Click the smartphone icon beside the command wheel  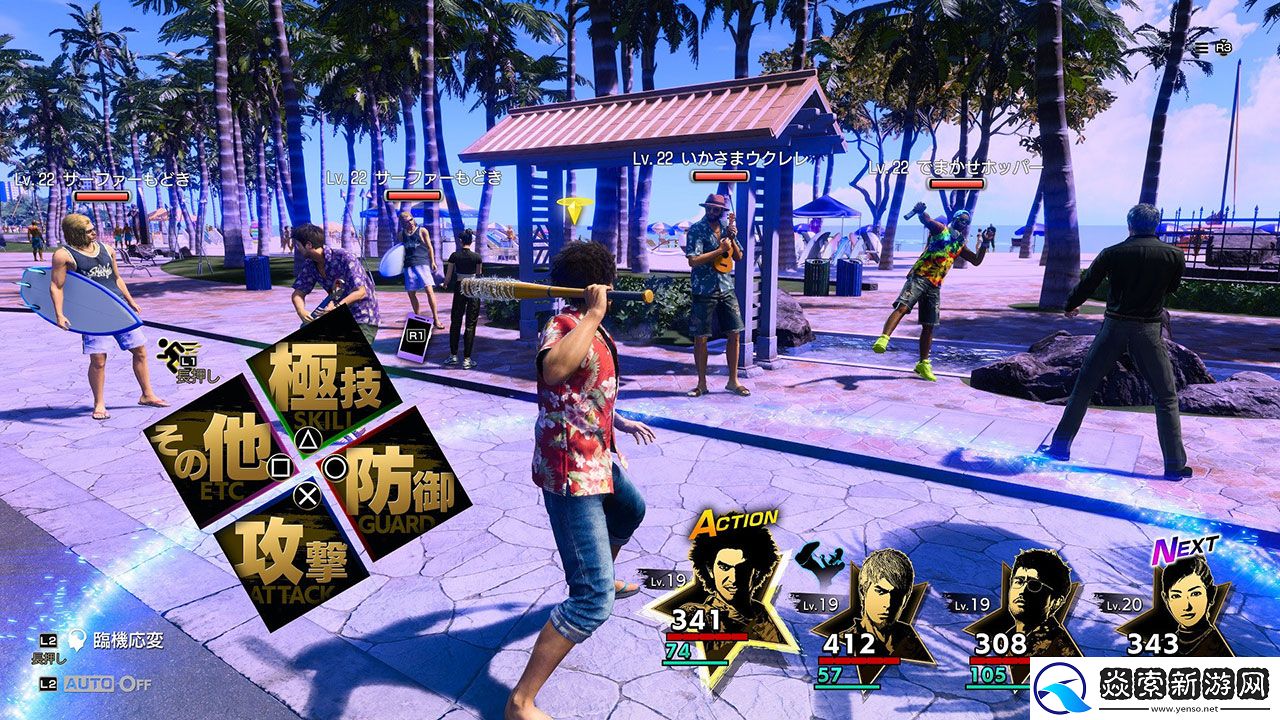click(413, 337)
